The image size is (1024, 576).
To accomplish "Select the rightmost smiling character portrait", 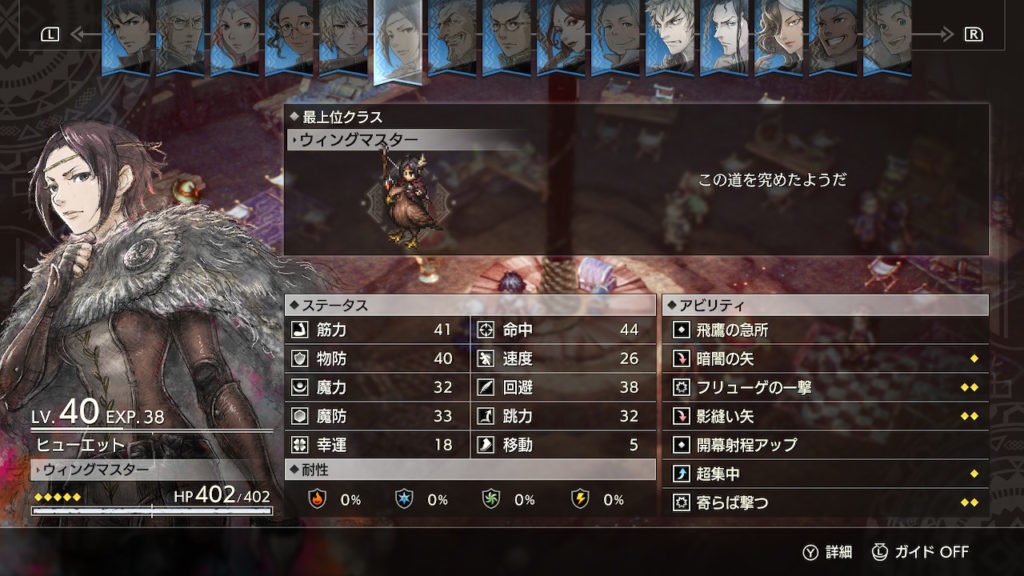I will coord(886,35).
